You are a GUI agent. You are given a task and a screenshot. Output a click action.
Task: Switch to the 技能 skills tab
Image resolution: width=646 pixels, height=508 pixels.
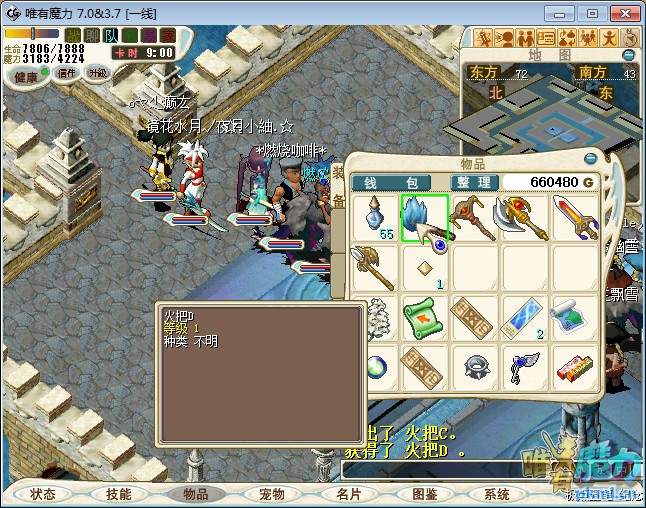point(119,494)
